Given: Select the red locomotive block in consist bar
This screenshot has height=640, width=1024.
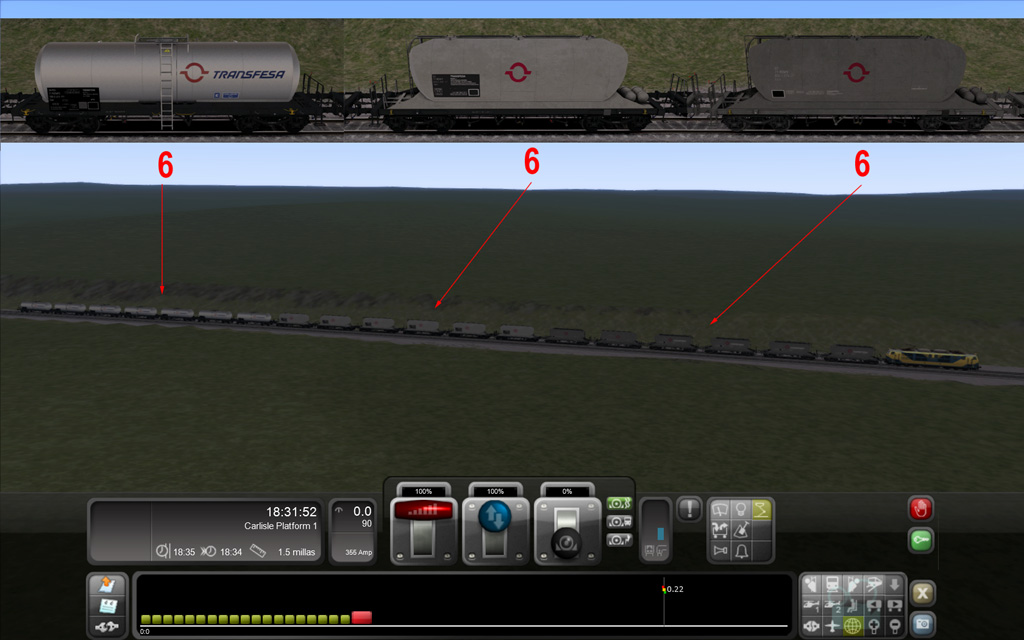Looking at the screenshot, I should 362,618.
